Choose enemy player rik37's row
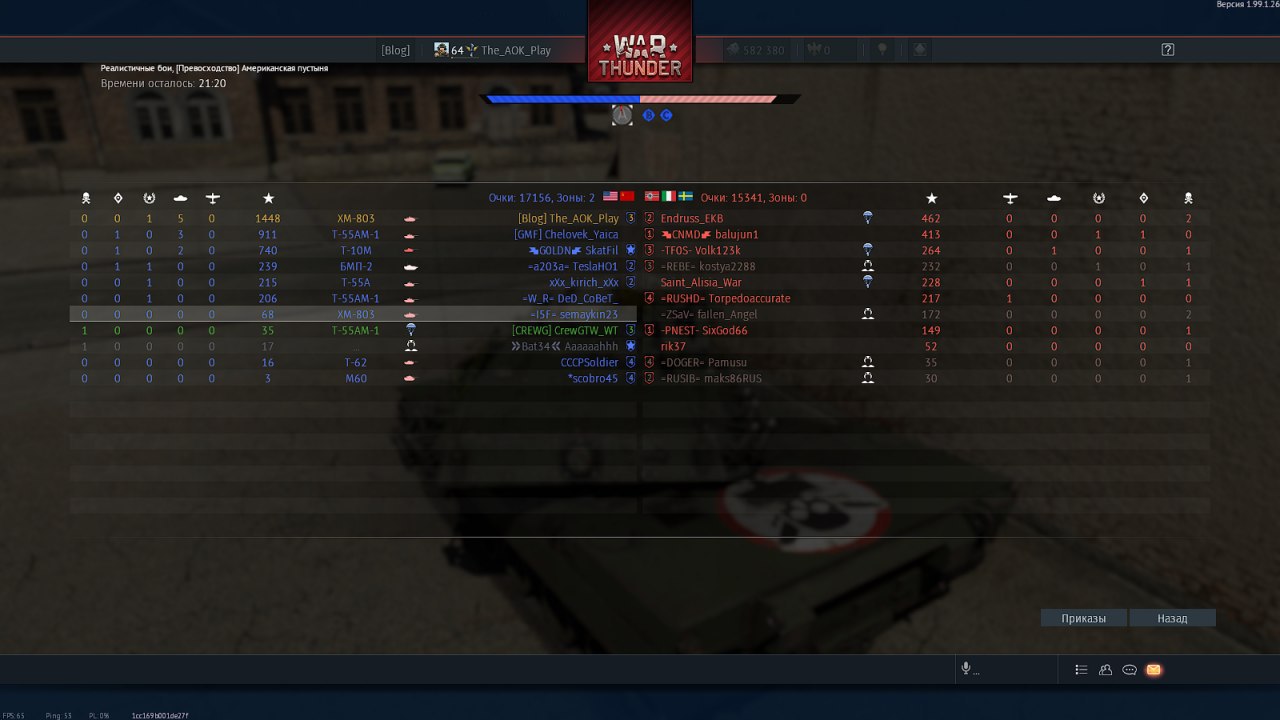The width and height of the screenshot is (1280, 720). (673, 346)
